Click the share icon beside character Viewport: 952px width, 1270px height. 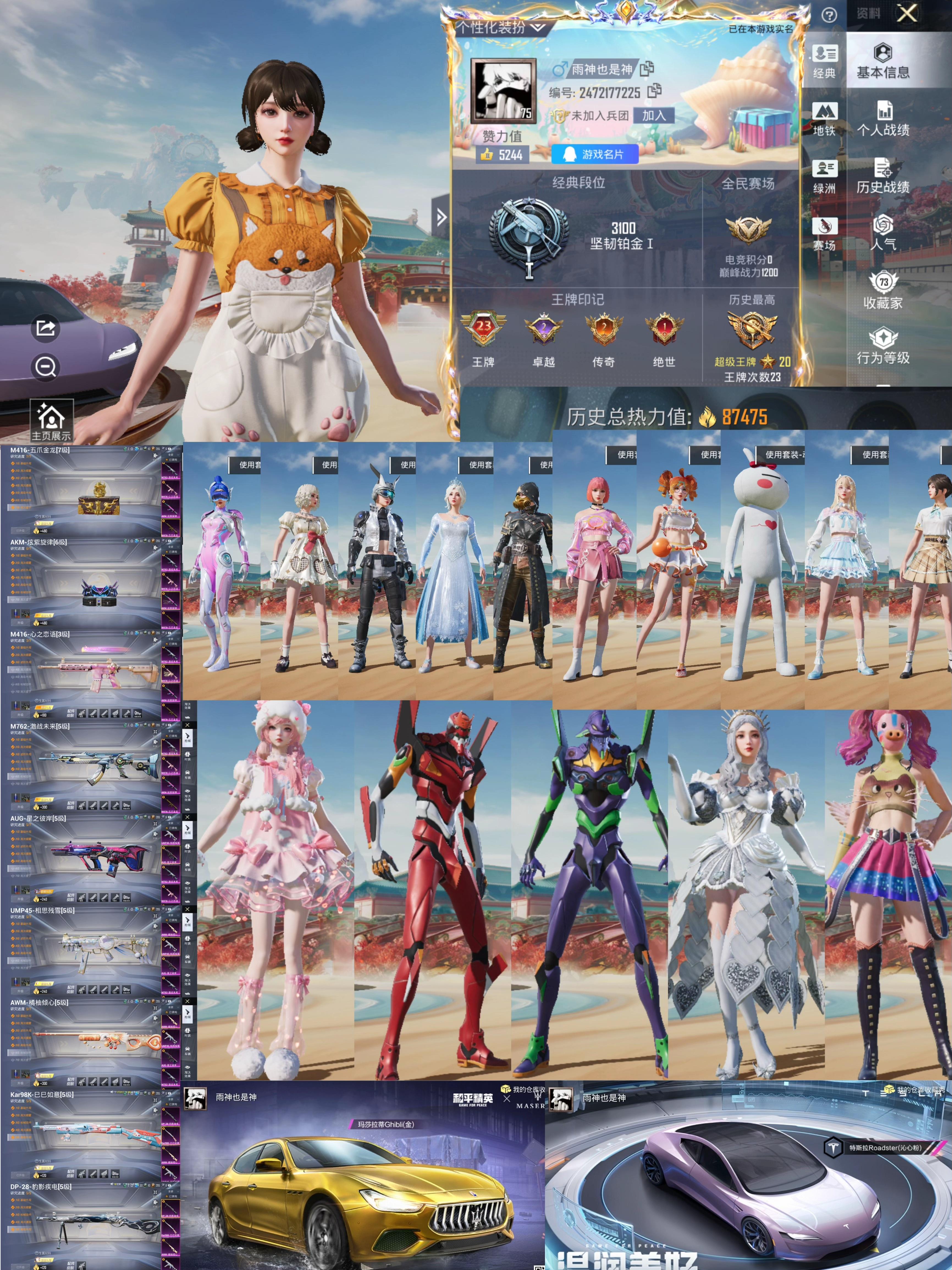pos(45,328)
